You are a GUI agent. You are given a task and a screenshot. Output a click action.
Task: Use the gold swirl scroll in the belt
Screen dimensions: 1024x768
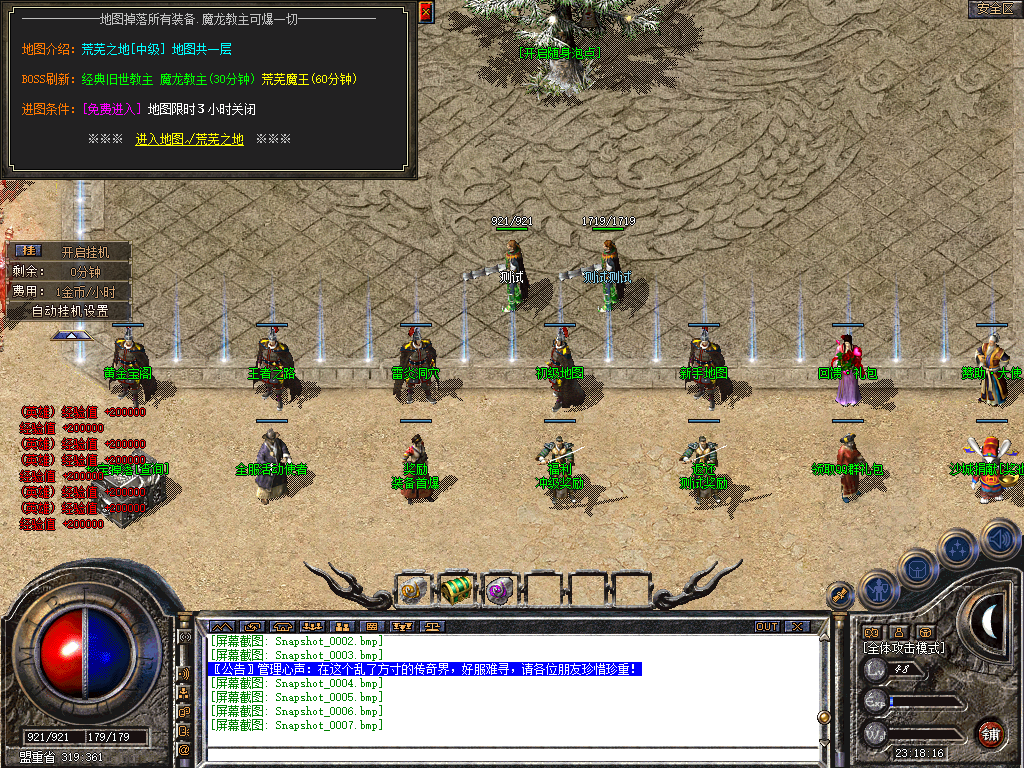(412, 591)
